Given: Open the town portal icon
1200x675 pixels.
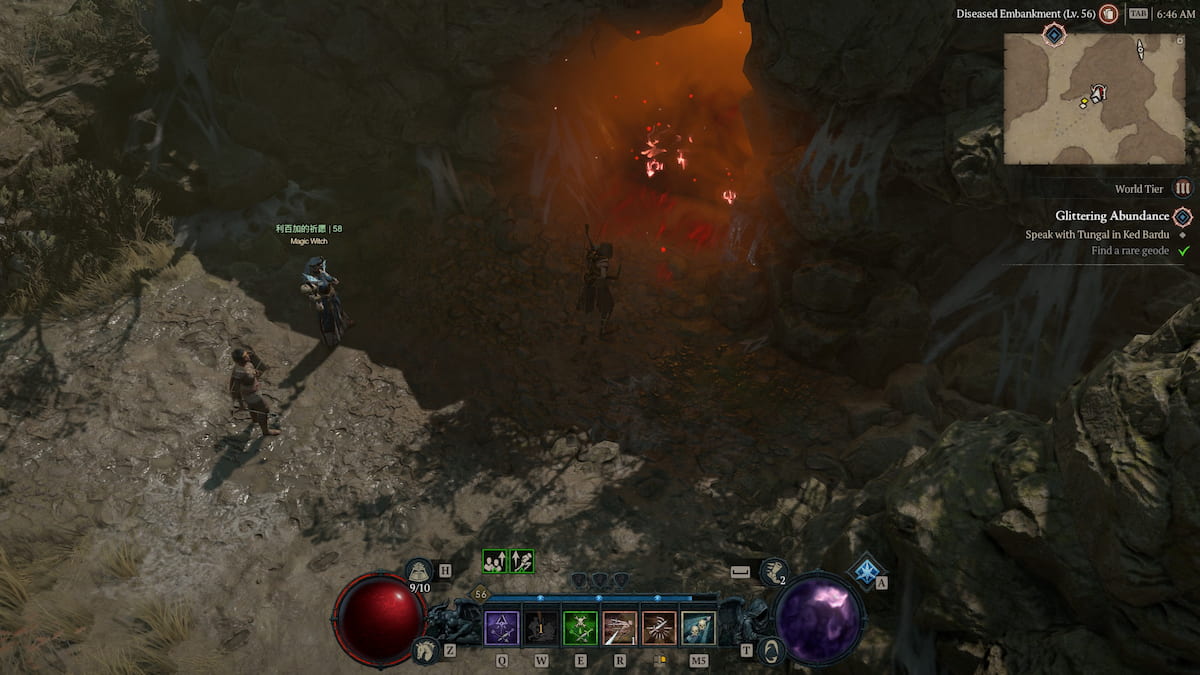Looking at the screenshot, I should pyautogui.click(x=771, y=650).
